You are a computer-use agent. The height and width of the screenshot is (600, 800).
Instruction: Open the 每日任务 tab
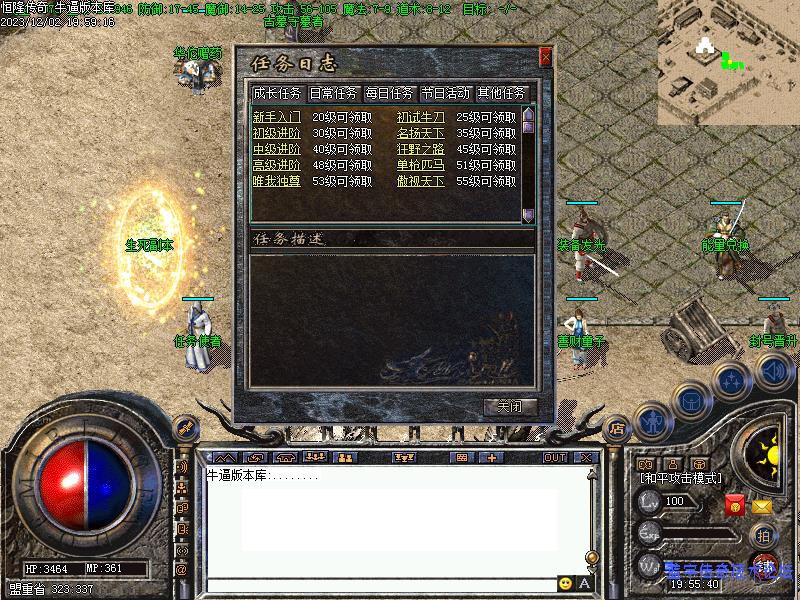pos(389,93)
